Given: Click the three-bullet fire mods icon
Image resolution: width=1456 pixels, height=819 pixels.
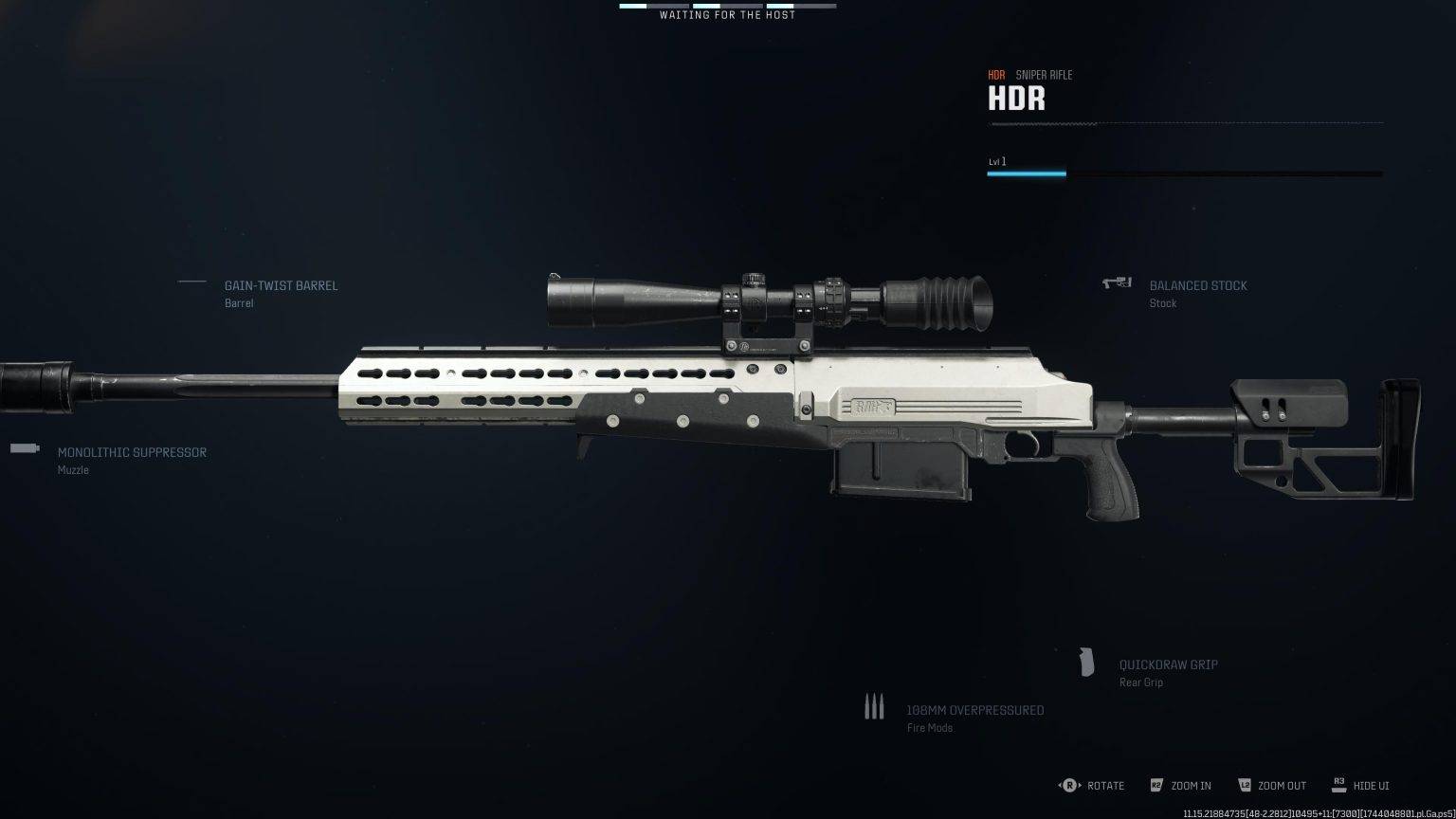Looking at the screenshot, I should click(x=874, y=707).
